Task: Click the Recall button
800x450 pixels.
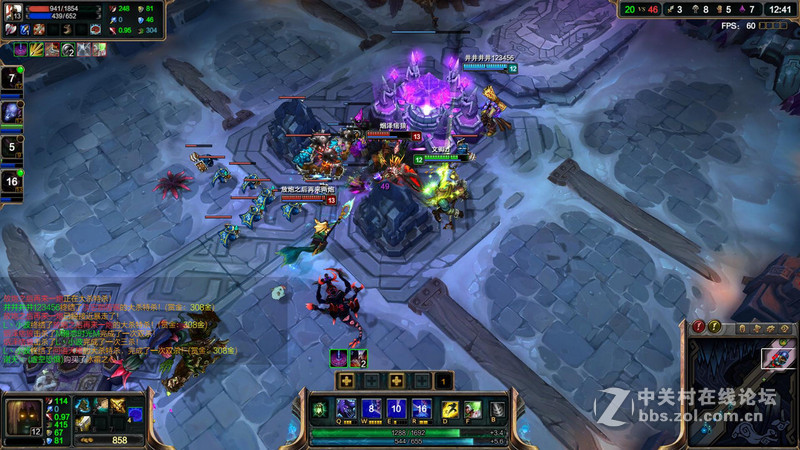Action: tap(497, 408)
